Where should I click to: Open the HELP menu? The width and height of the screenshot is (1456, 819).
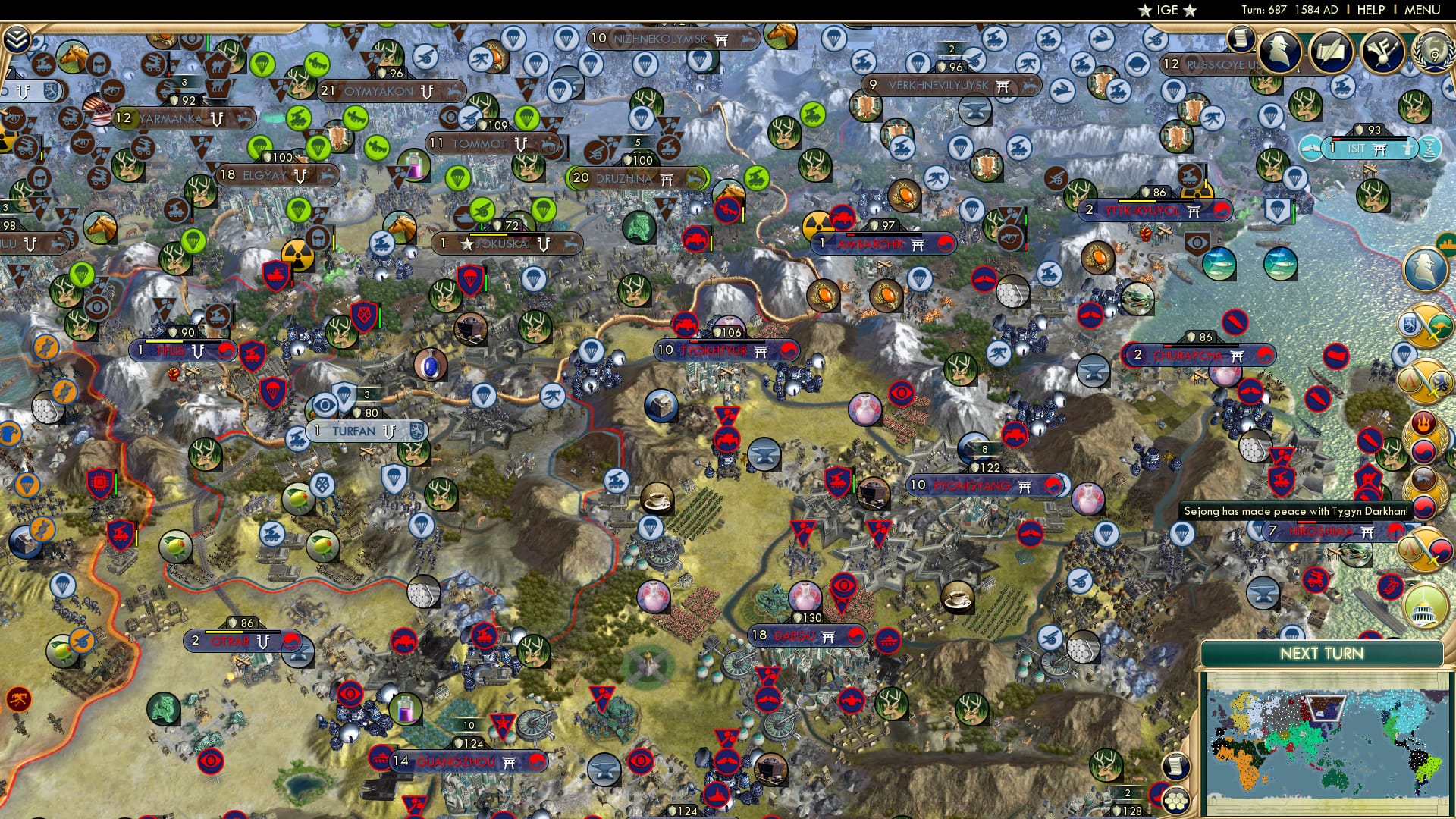tap(1370, 10)
